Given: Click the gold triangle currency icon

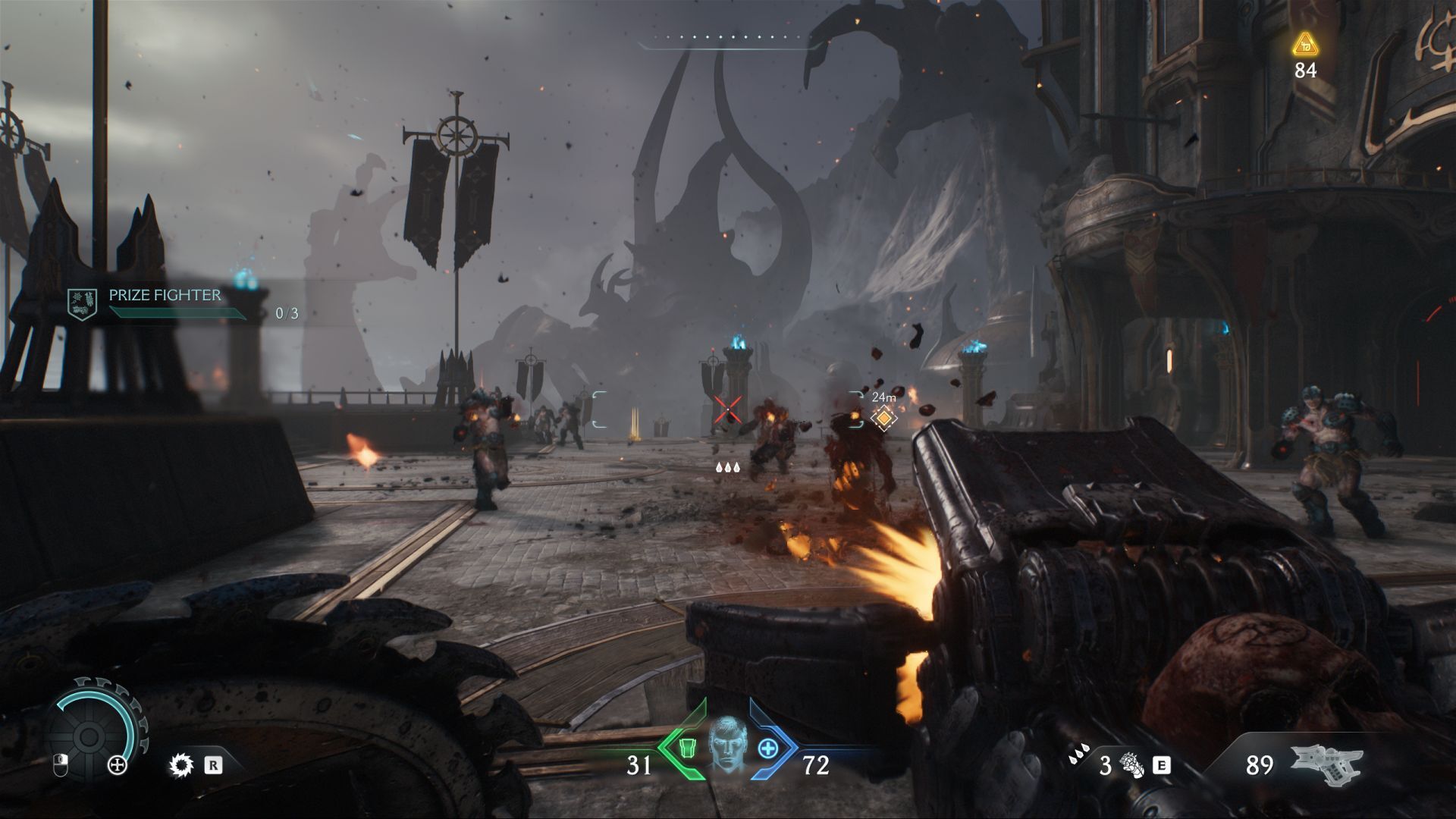Looking at the screenshot, I should pyautogui.click(x=1304, y=44).
